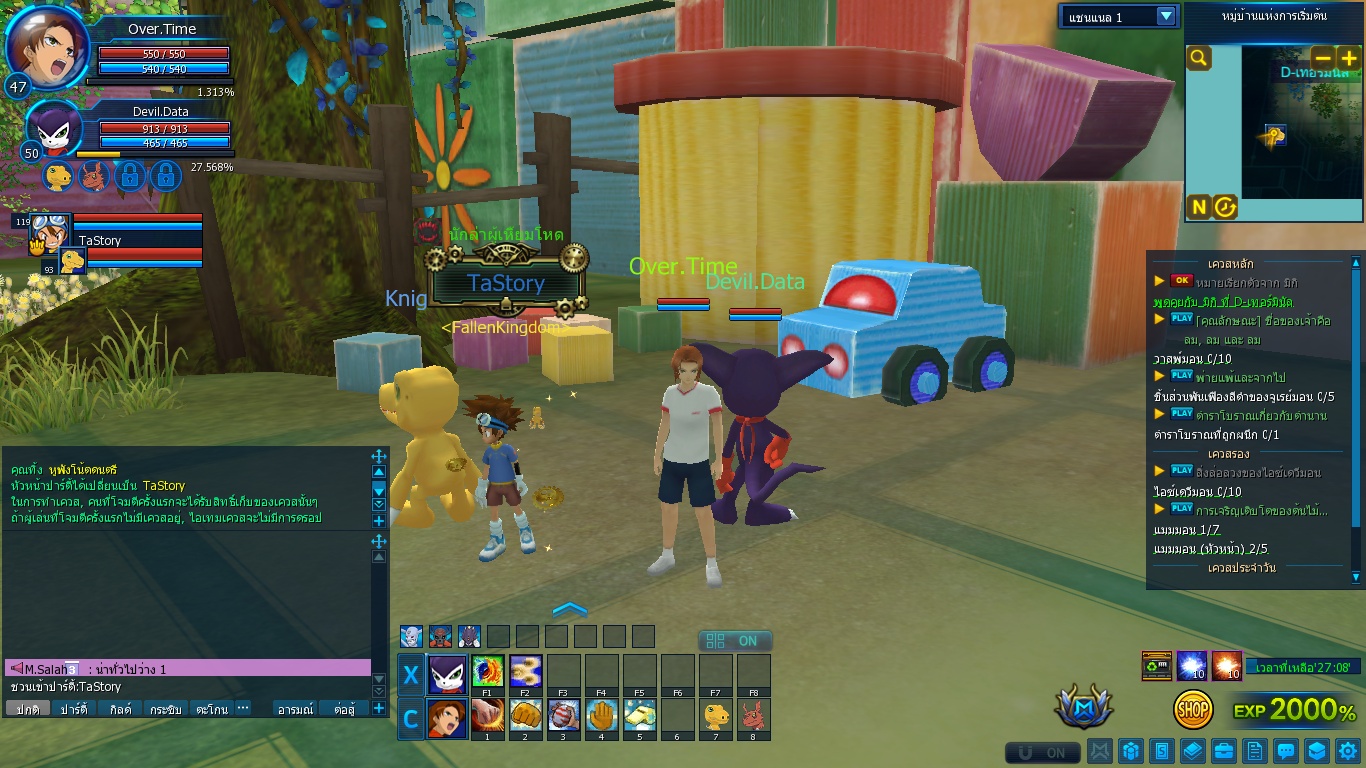Zoom out the minimap with the minus button
This screenshot has width=1366, height=768.
click(x=1322, y=58)
